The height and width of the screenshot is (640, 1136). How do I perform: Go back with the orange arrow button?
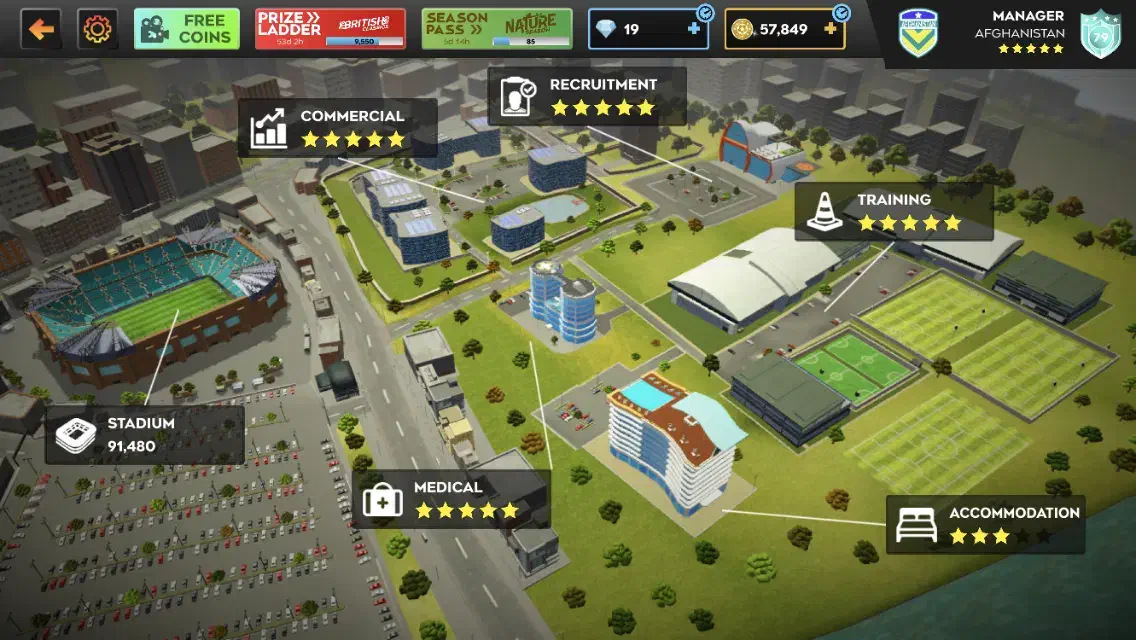[41, 29]
